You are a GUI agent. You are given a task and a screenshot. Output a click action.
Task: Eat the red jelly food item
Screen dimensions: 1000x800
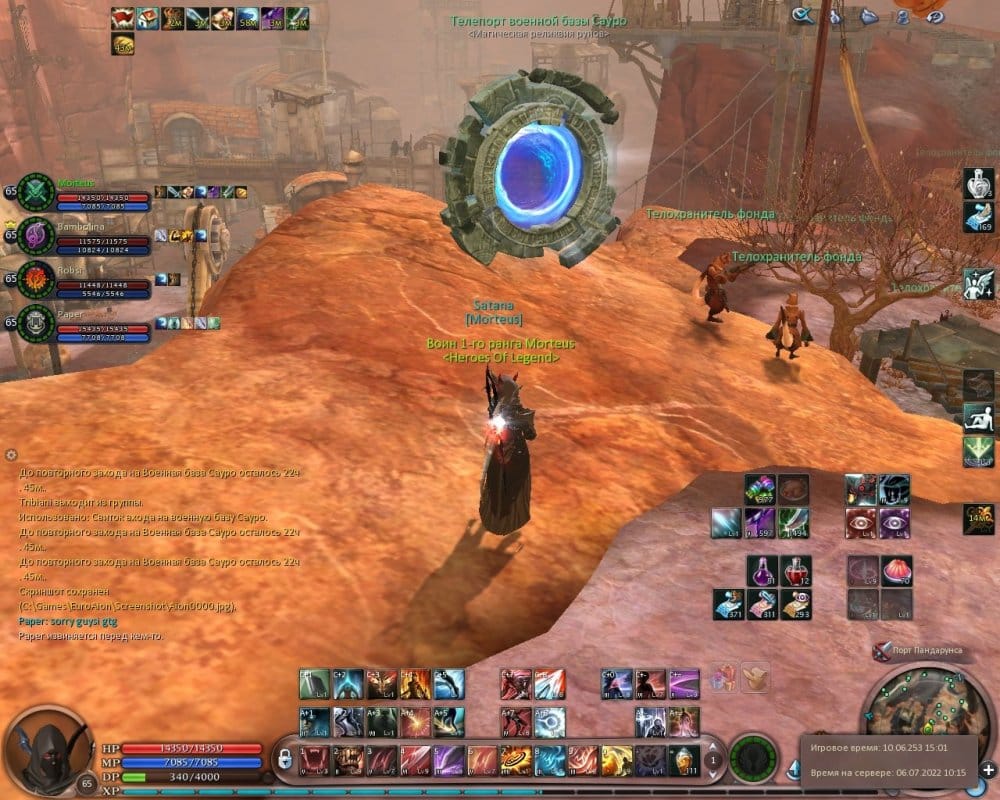tap(897, 570)
